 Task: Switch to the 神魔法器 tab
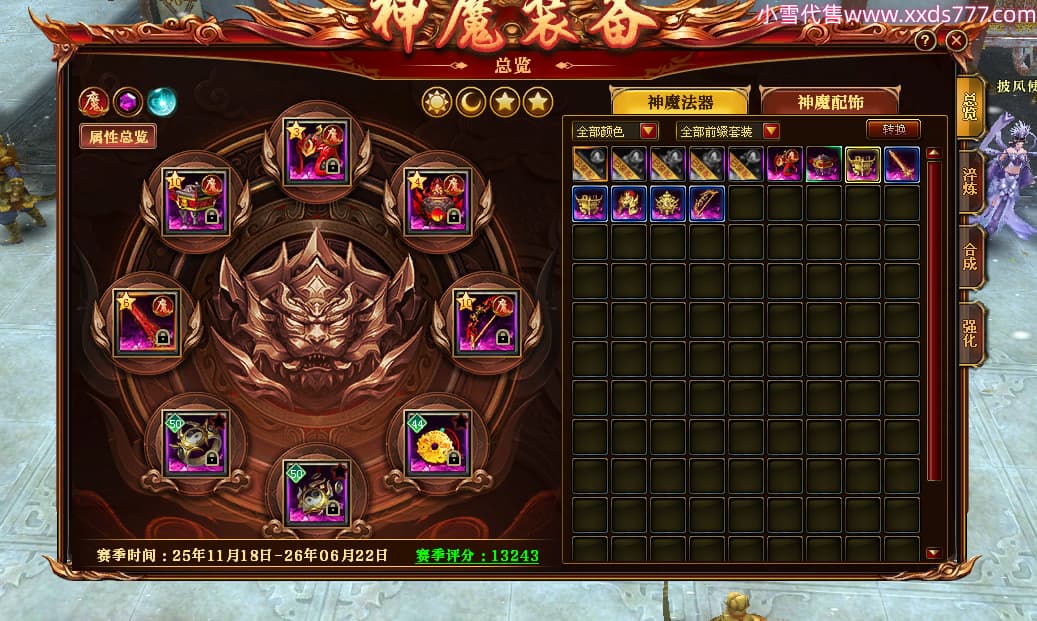coord(680,102)
